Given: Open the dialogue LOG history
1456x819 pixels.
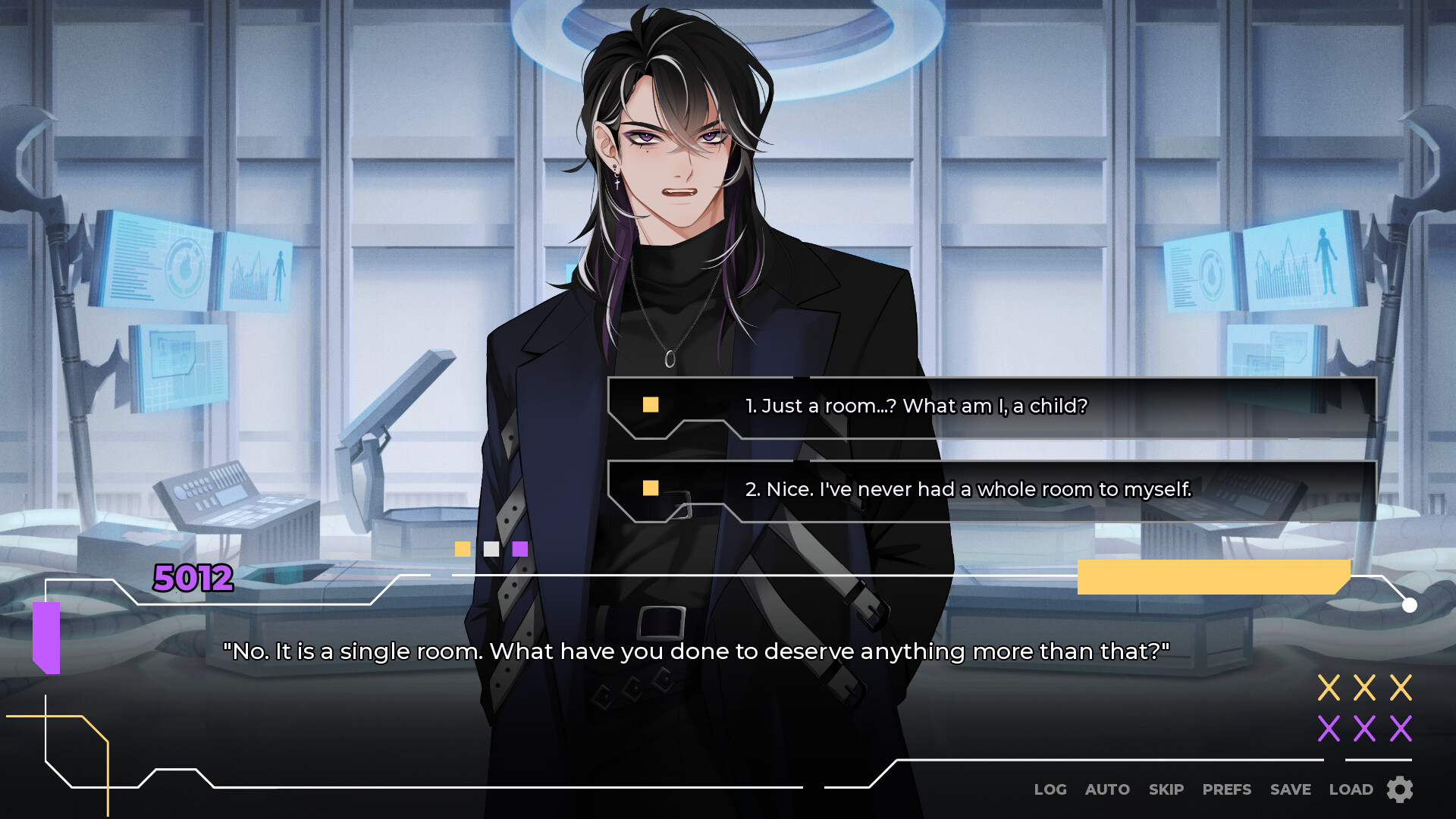Looking at the screenshot, I should tap(1050, 789).
